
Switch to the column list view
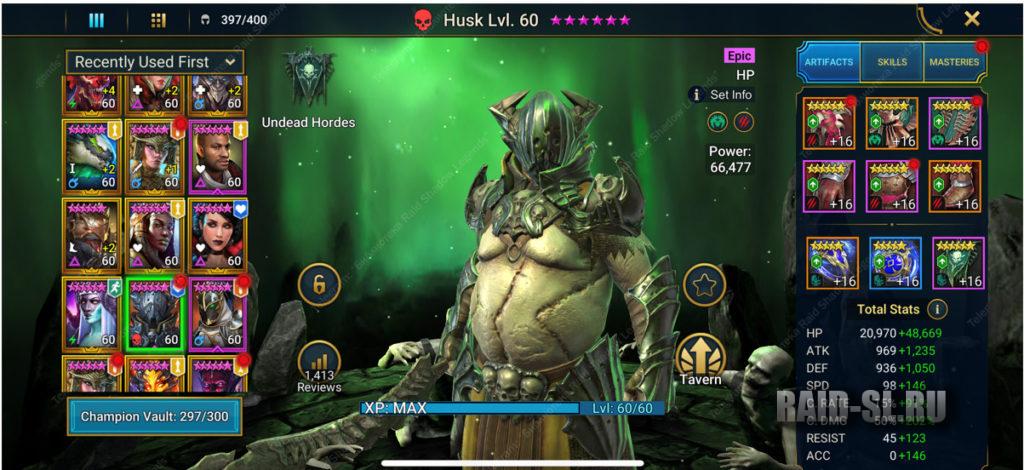pyautogui.click(x=96, y=20)
